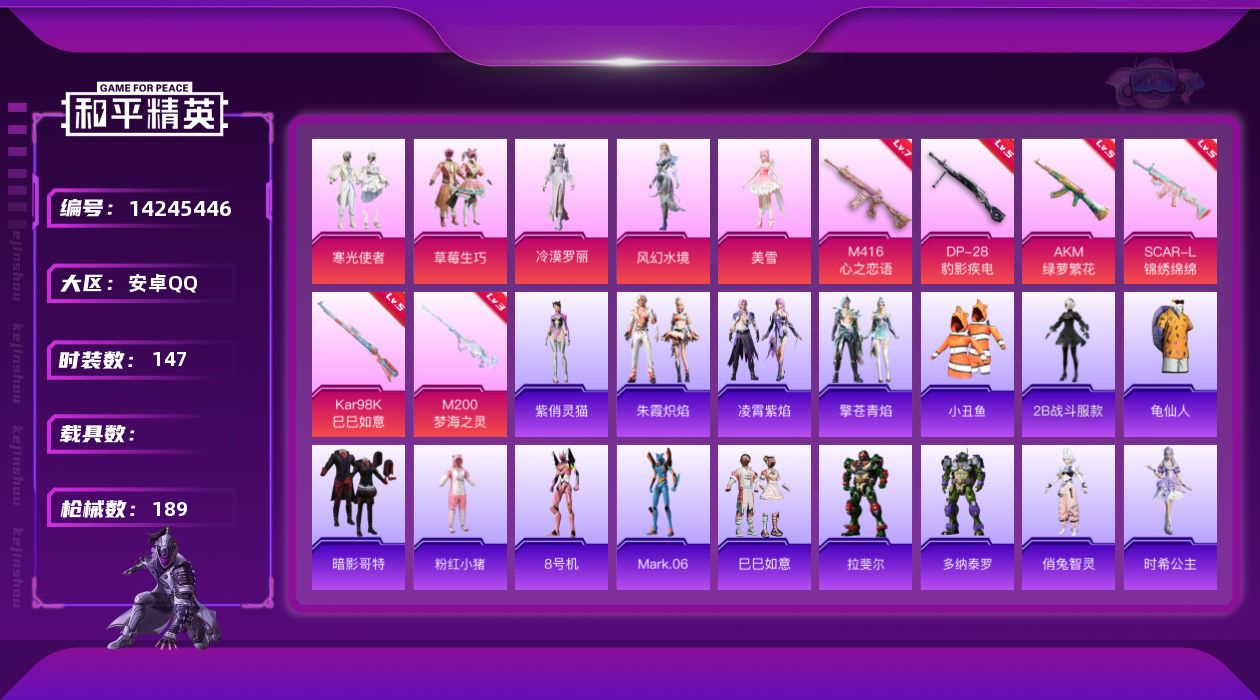Select the 时希公主 outfit card

[x=1170, y=517]
